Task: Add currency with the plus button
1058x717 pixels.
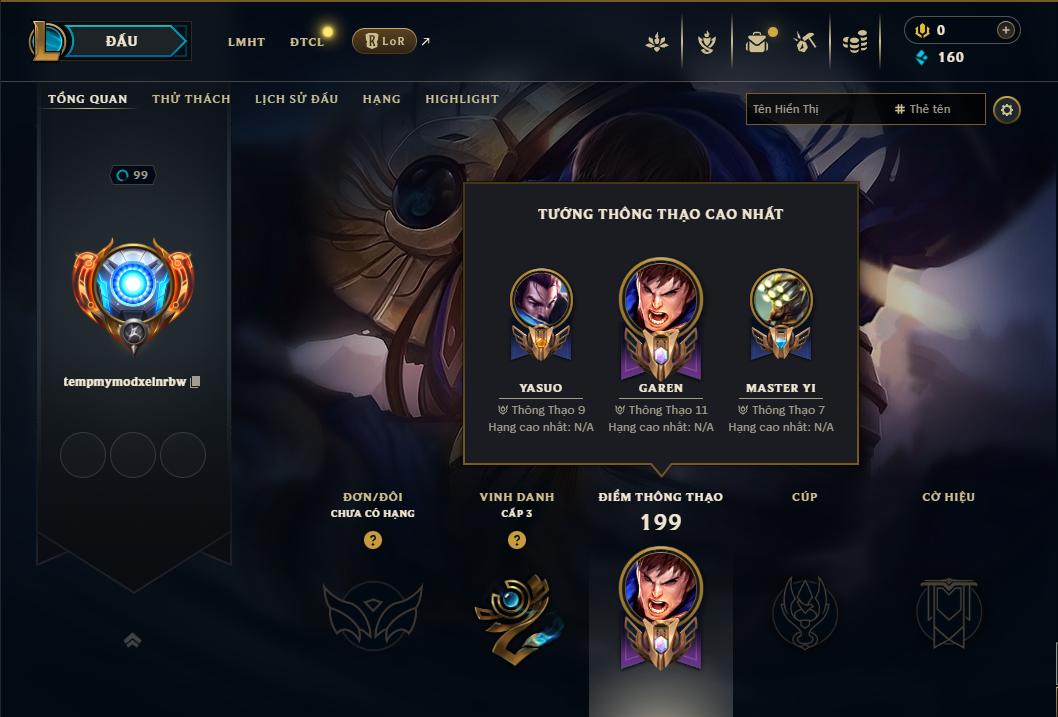Action: click(1005, 30)
